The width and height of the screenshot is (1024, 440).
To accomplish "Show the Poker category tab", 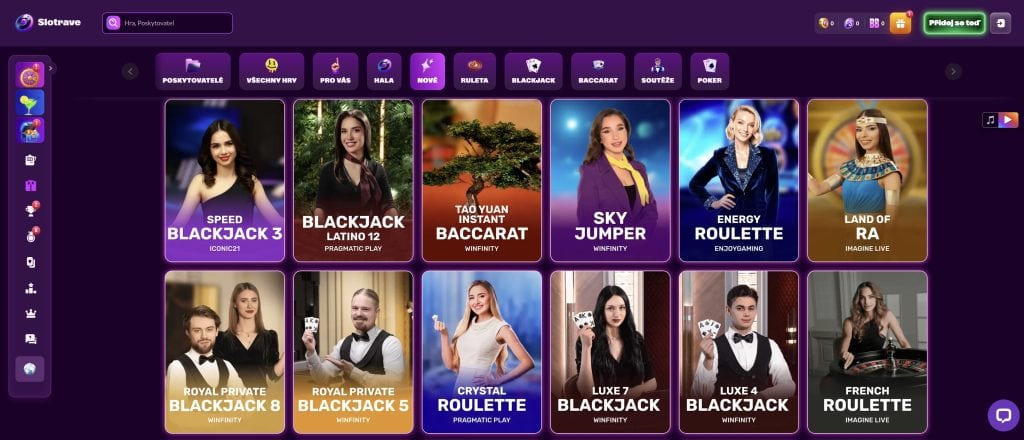I will point(709,71).
